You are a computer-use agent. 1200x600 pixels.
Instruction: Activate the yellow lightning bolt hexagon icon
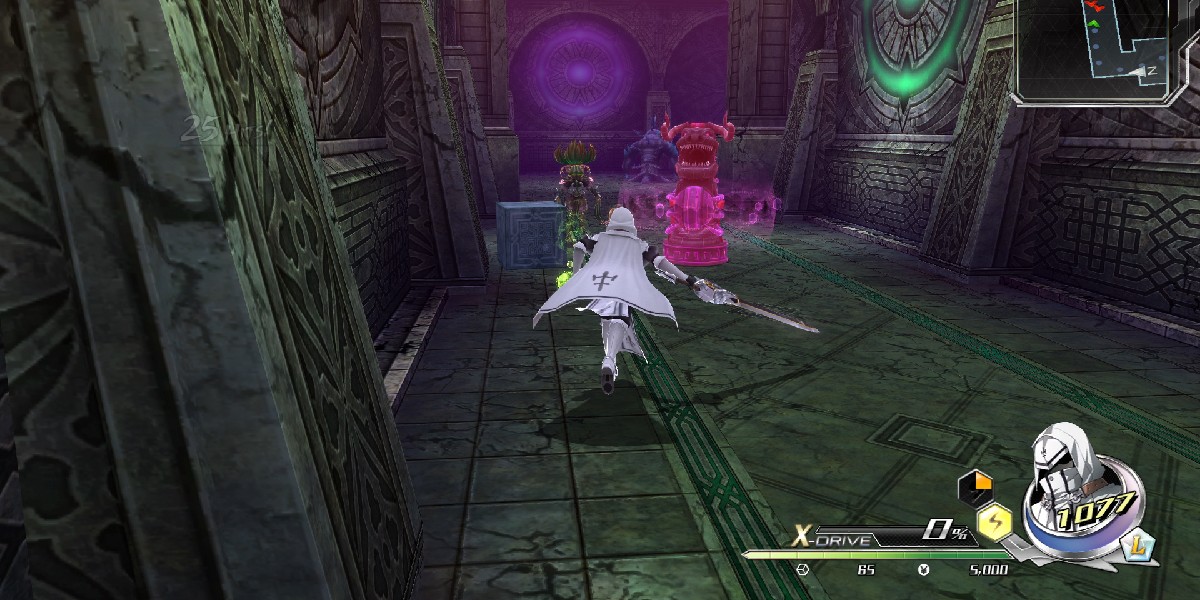[993, 519]
